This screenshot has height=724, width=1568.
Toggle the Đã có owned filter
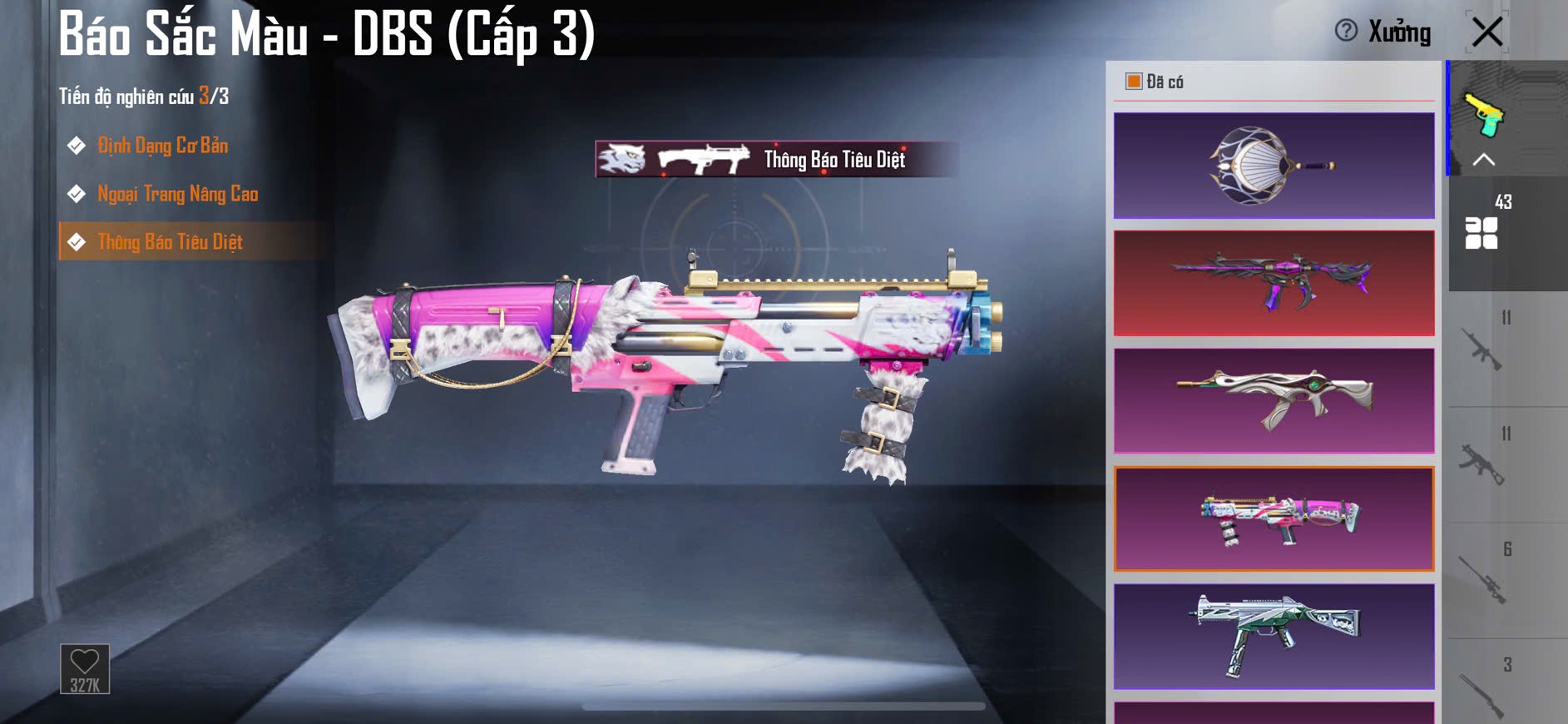(1134, 82)
